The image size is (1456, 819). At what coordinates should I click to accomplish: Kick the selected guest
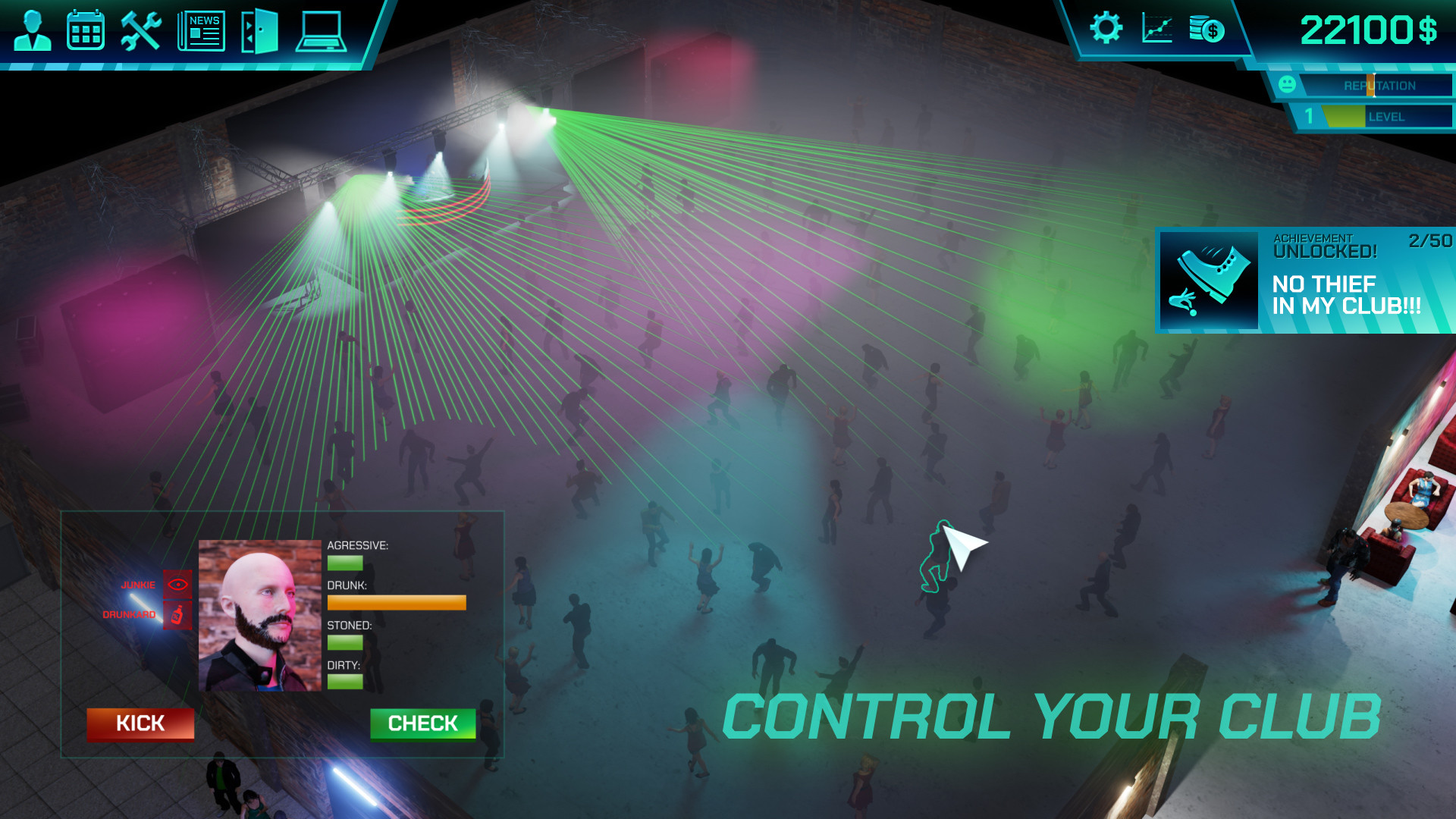pos(140,724)
